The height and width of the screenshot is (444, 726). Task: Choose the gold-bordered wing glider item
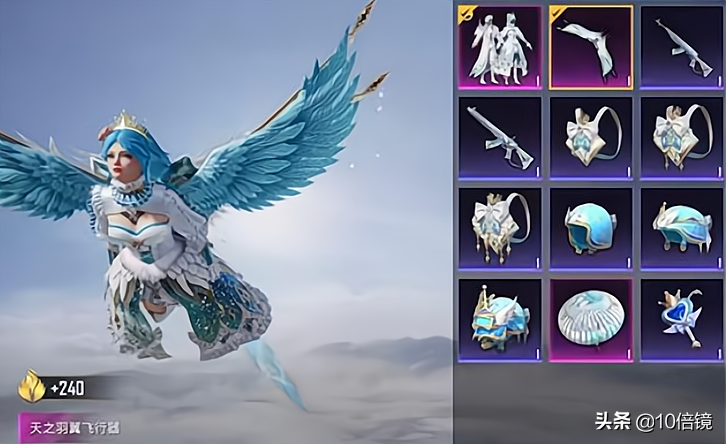[x=590, y=46]
